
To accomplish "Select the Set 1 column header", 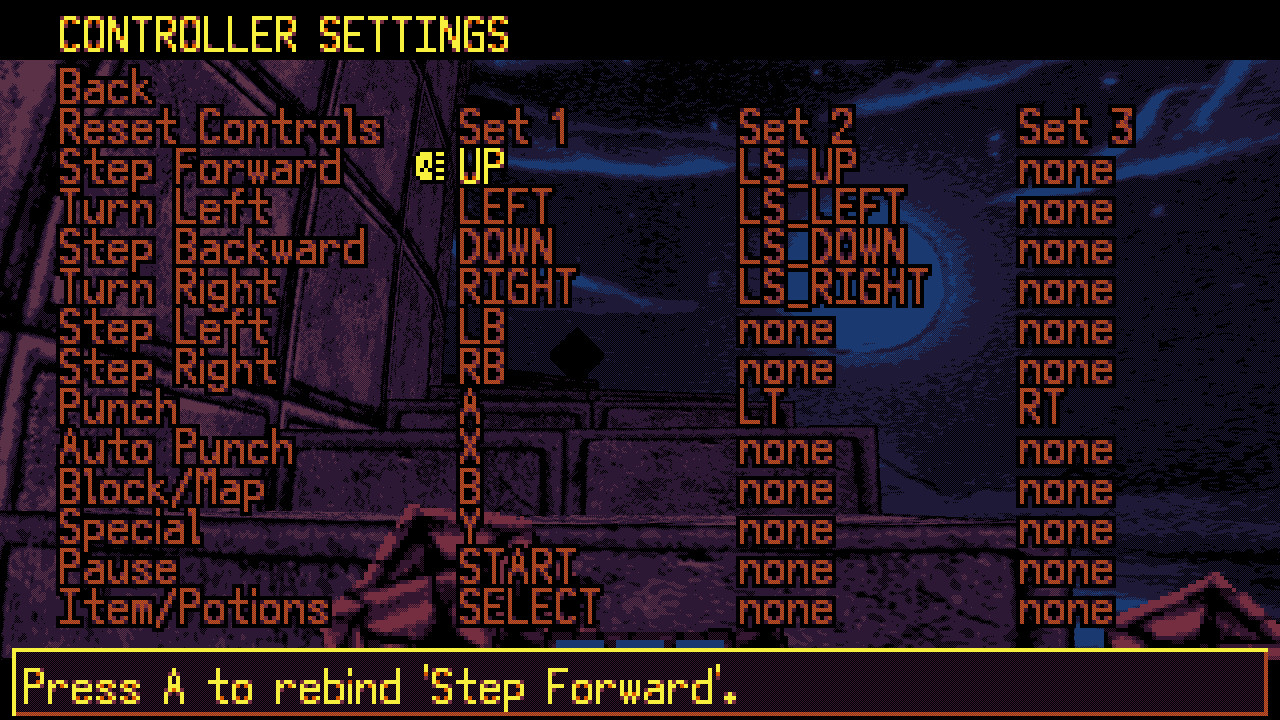I will click(x=511, y=129).
